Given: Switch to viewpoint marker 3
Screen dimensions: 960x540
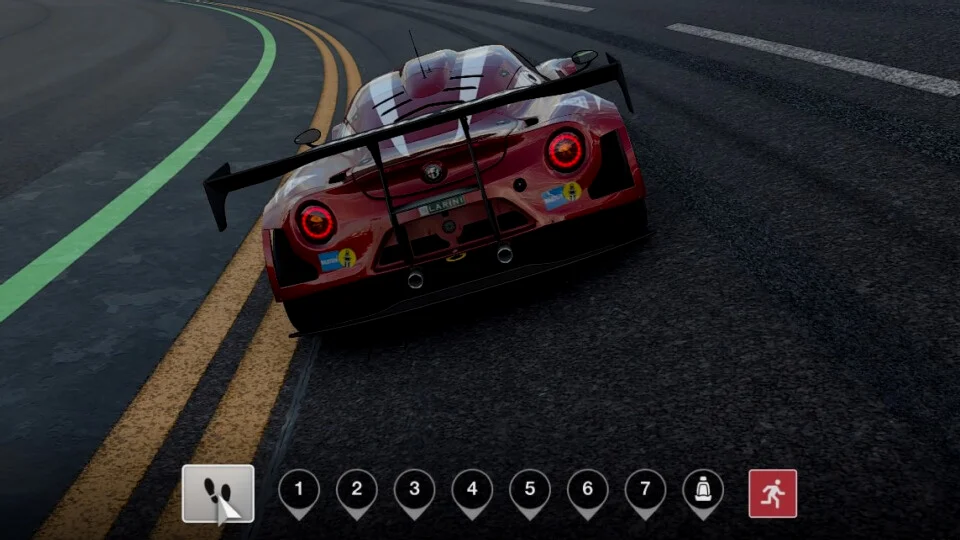Looking at the screenshot, I should (x=414, y=490).
